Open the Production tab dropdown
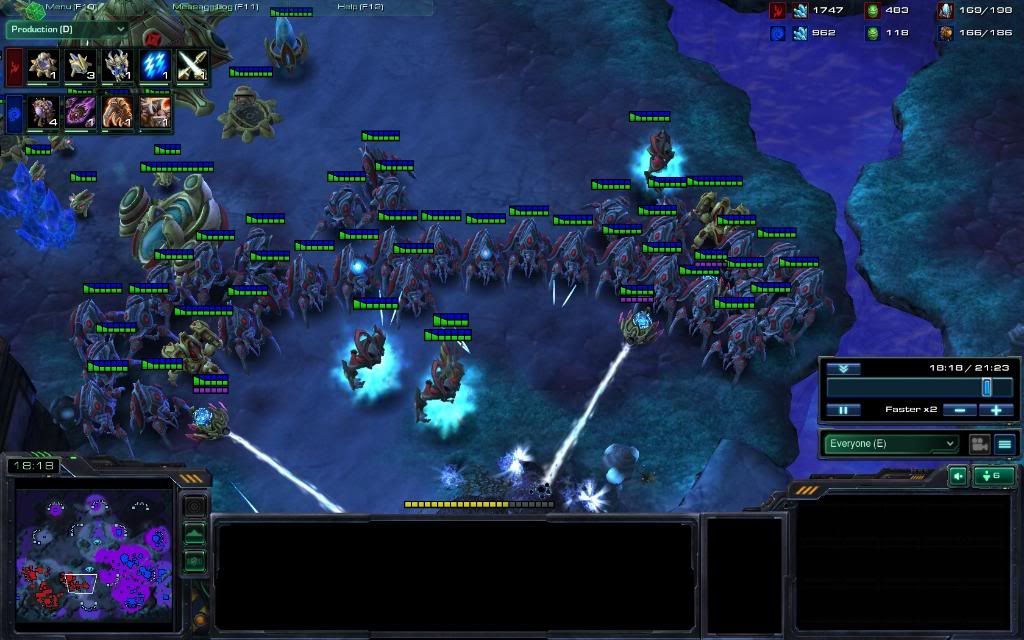The width and height of the screenshot is (1024, 640). [x=67, y=30]
